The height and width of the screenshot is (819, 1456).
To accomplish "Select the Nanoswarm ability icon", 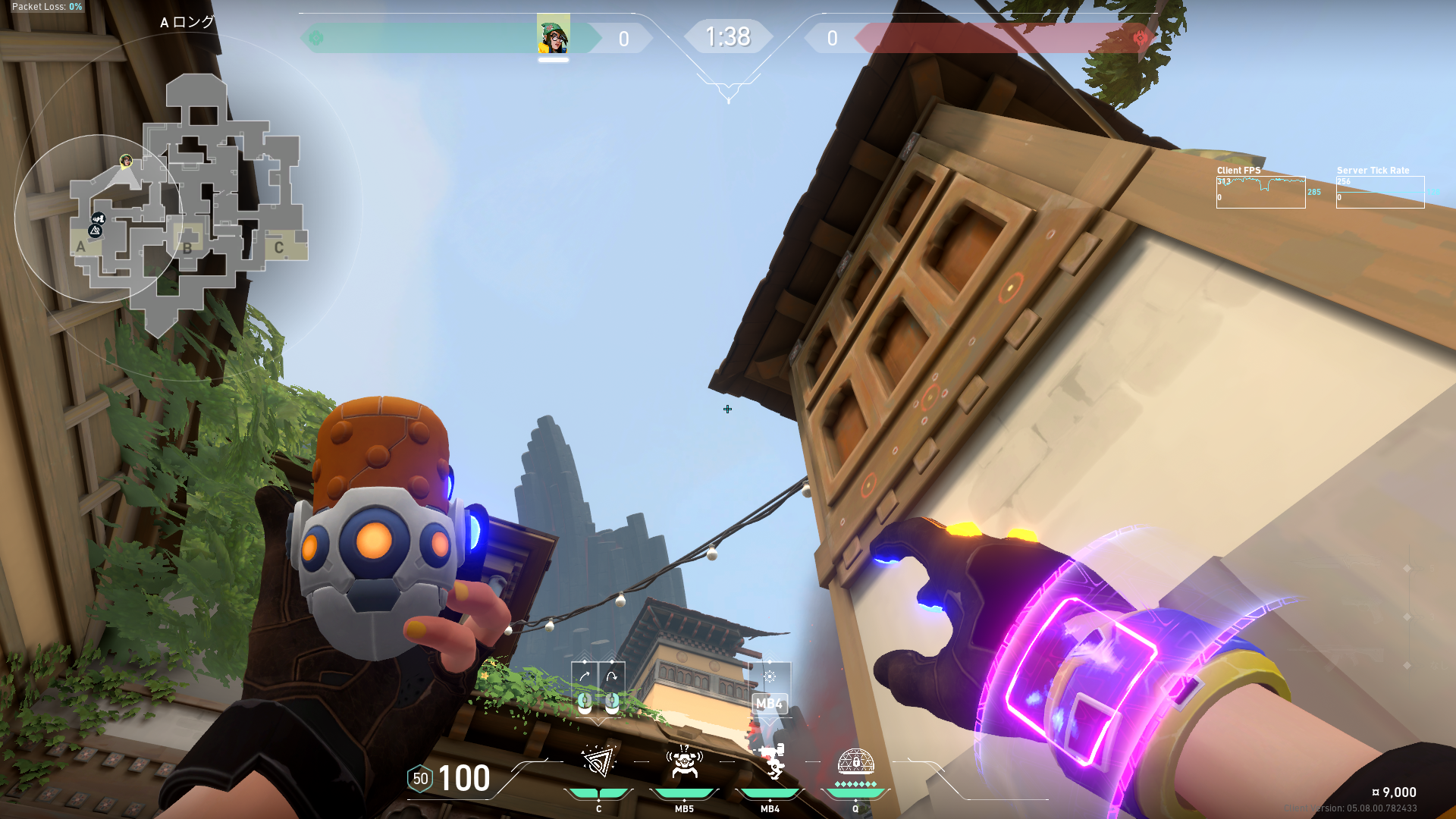I will coord(598,761).
